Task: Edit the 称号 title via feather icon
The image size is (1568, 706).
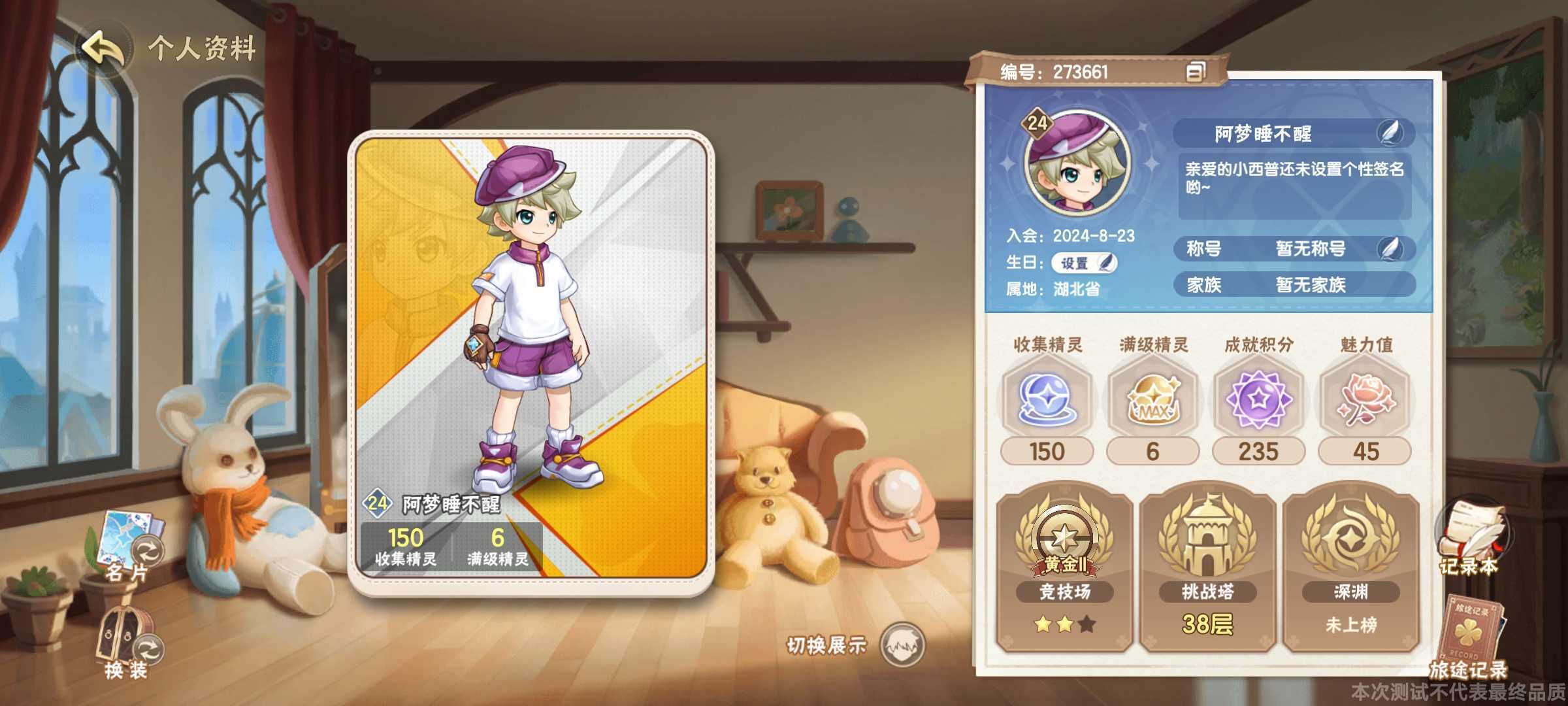Action: coord(1393,249)
